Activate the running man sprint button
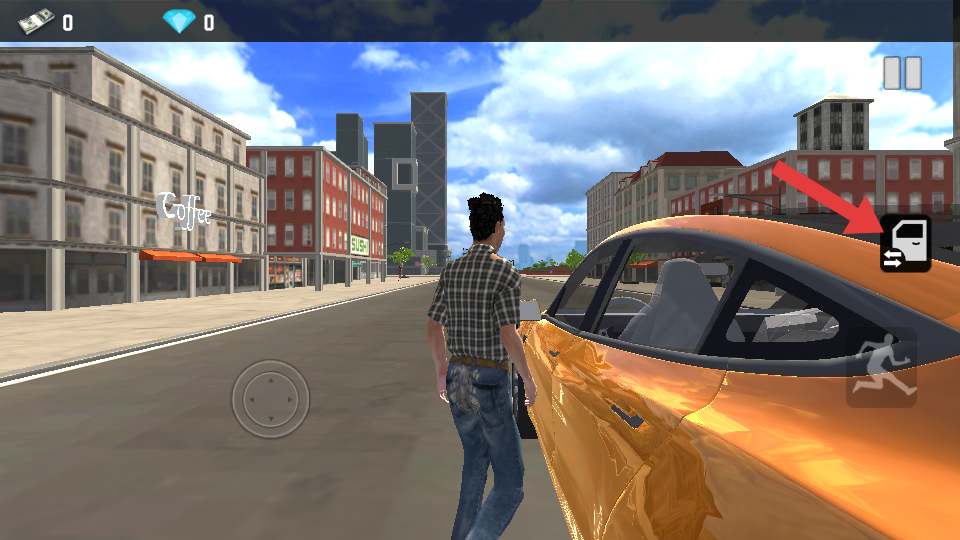The width and height of the screenshot is (960, 540). (x=881, y=368)
